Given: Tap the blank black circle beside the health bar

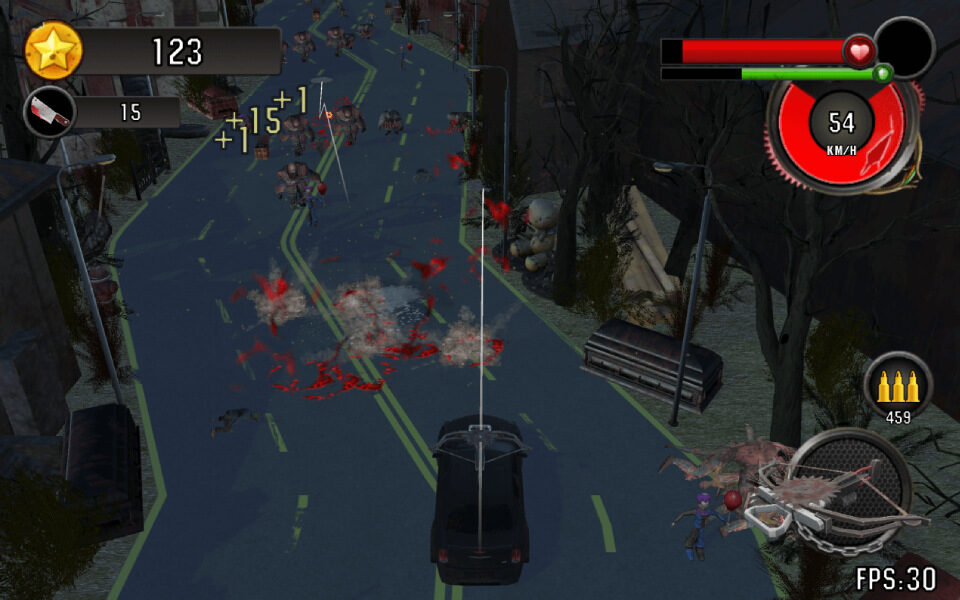Looking at the screenshot, I should 905,47.
